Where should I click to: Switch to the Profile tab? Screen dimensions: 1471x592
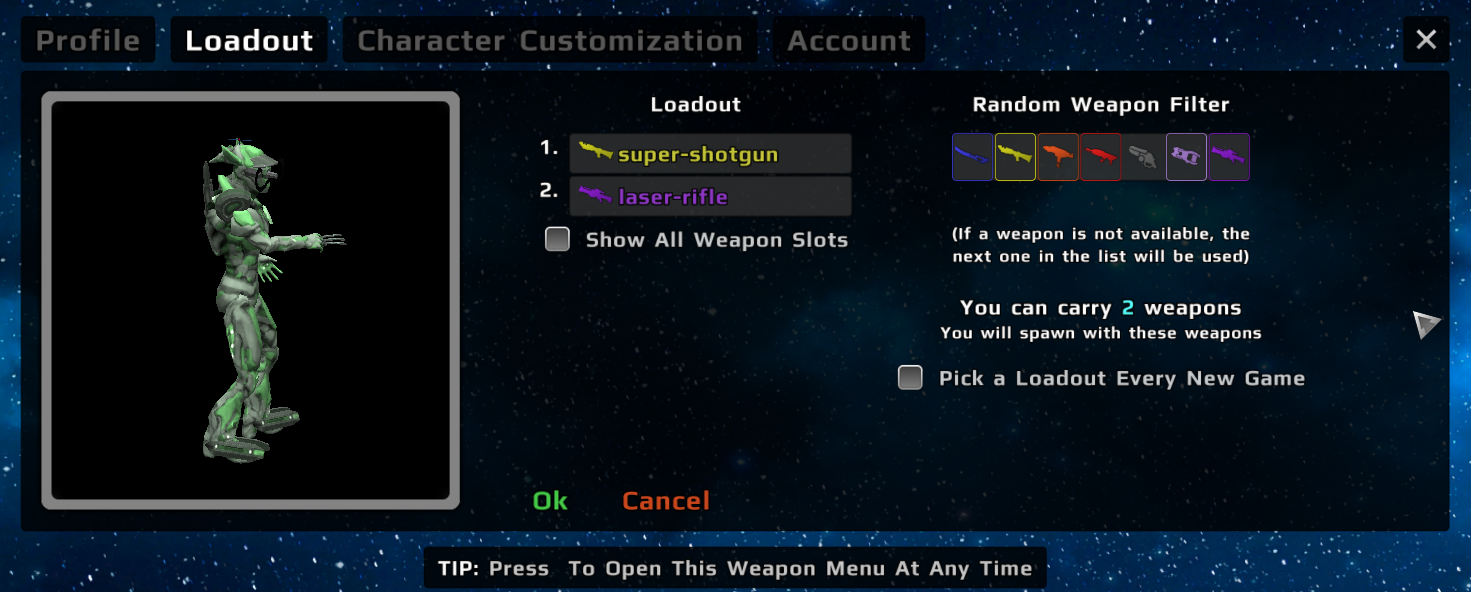(88, 41)
